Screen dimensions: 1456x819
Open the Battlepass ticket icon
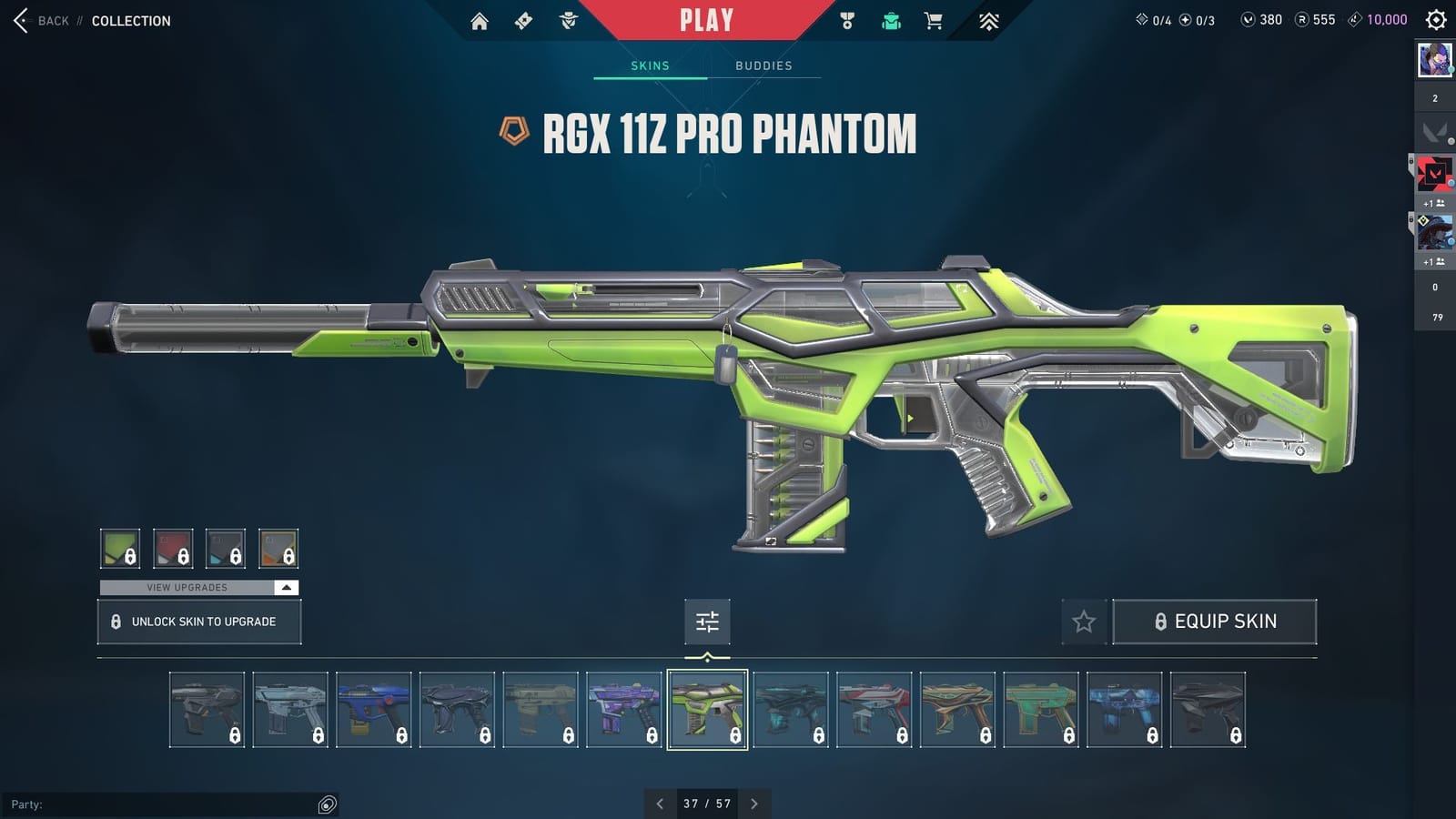tap(522, 19)
